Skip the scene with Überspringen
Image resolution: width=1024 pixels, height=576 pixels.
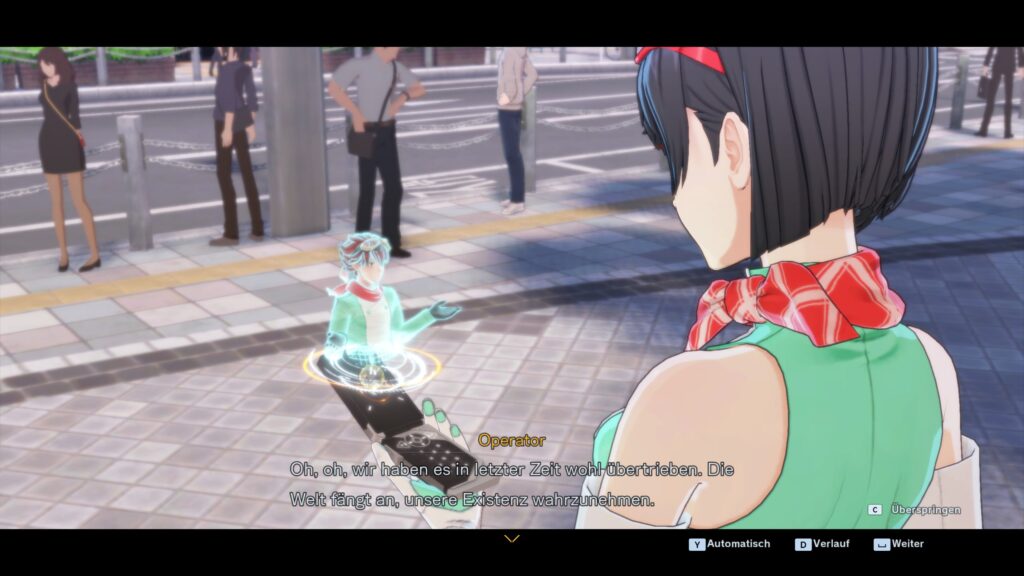pos(917,509)
